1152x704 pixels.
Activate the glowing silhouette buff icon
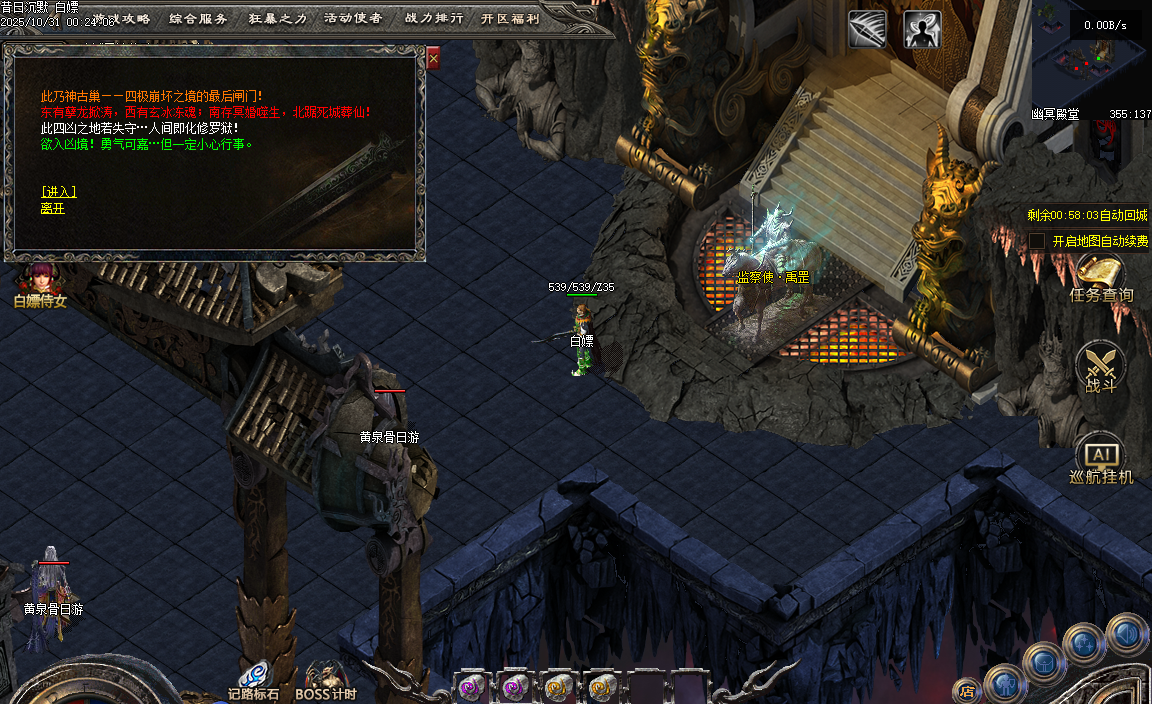922,29
